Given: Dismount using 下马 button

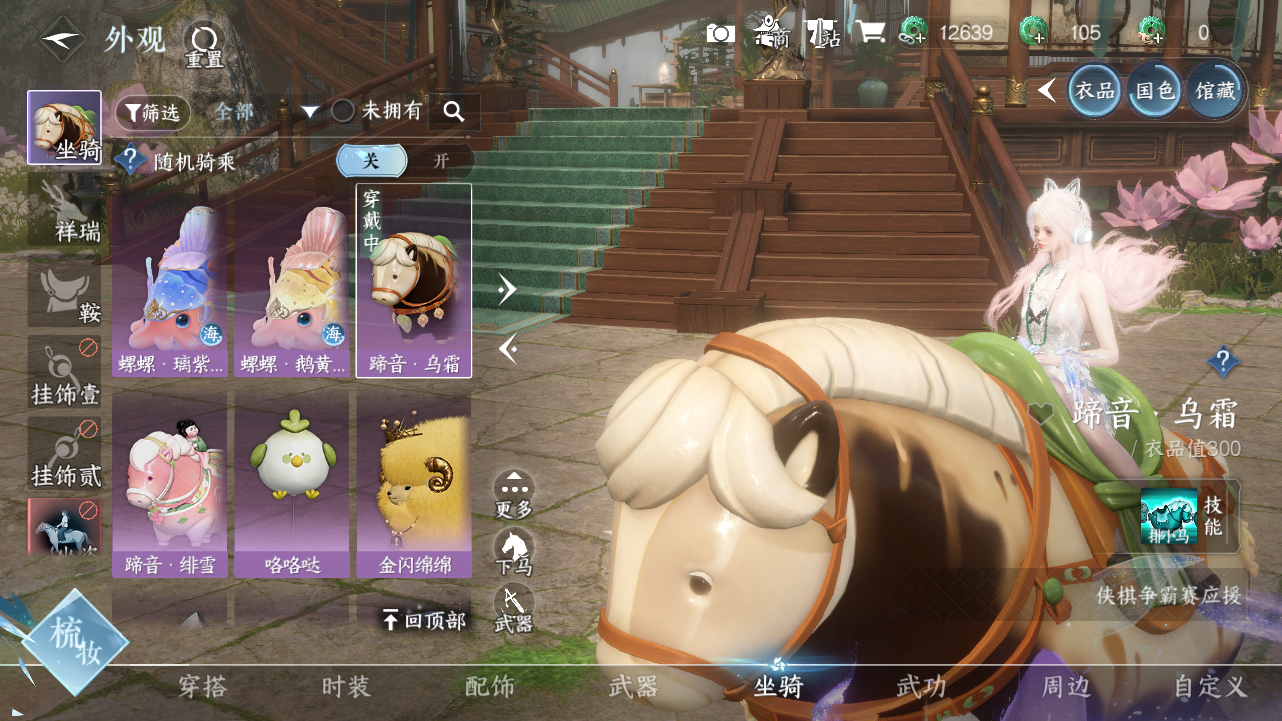Looking at the screenshot, I should [x=514, y=553].
